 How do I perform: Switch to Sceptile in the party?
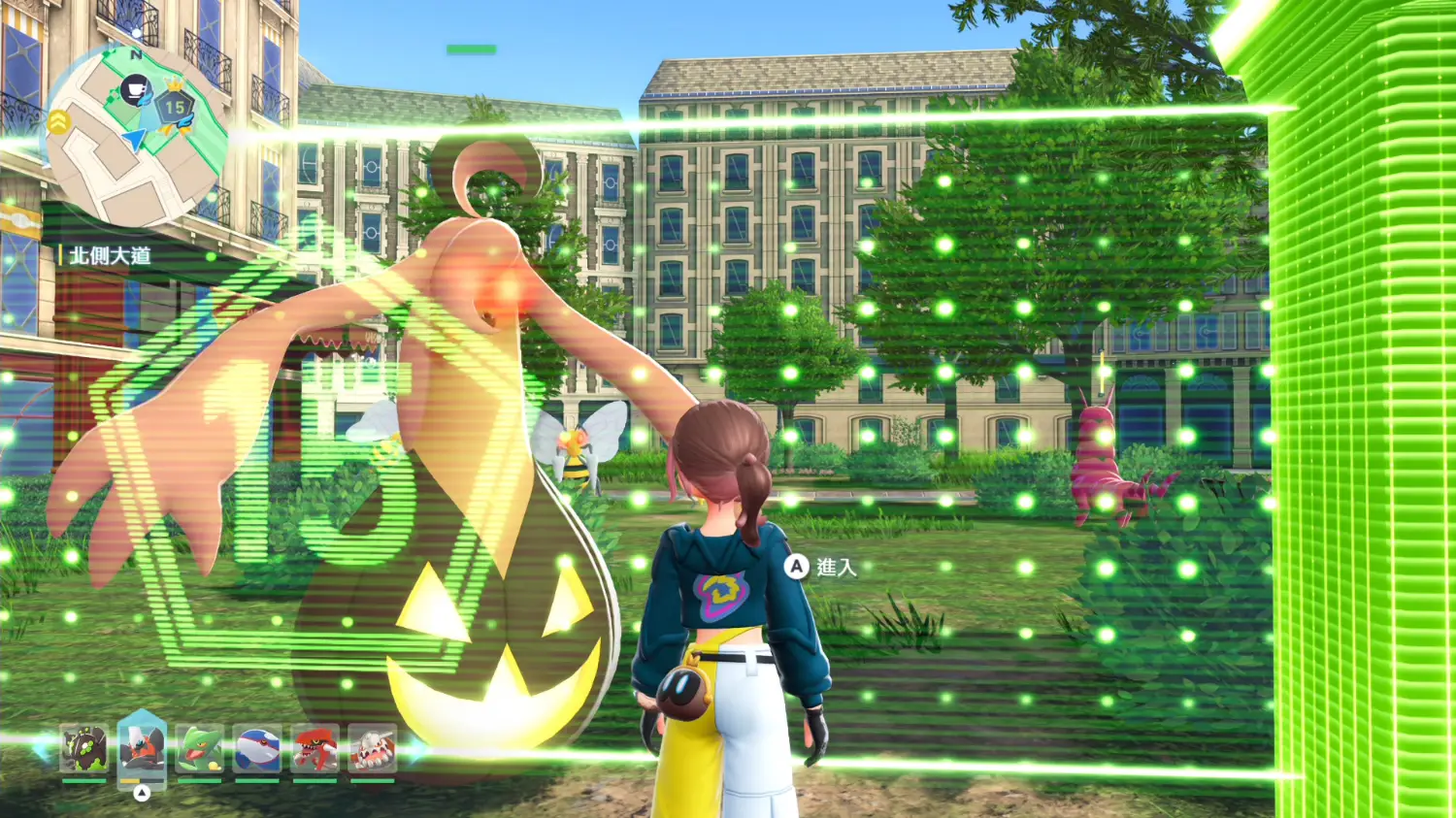tap(200, 749)
